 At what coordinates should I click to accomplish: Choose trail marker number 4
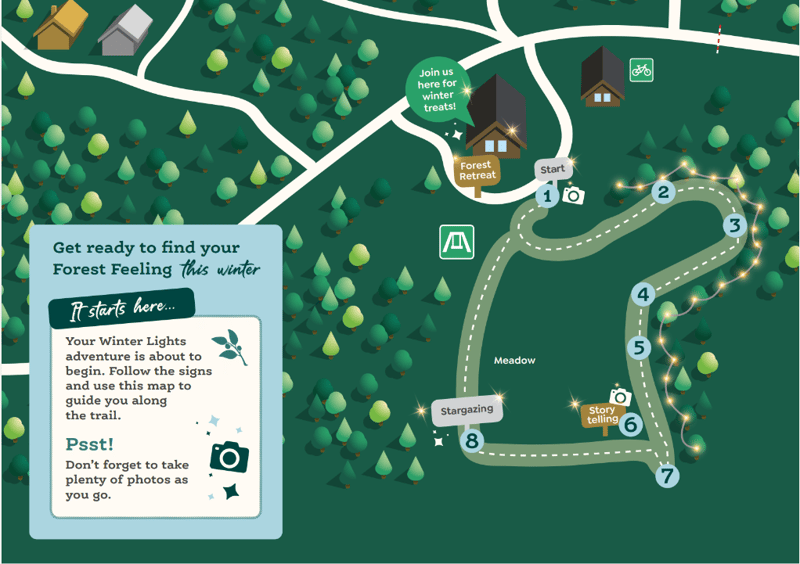(x=643, y=294)
